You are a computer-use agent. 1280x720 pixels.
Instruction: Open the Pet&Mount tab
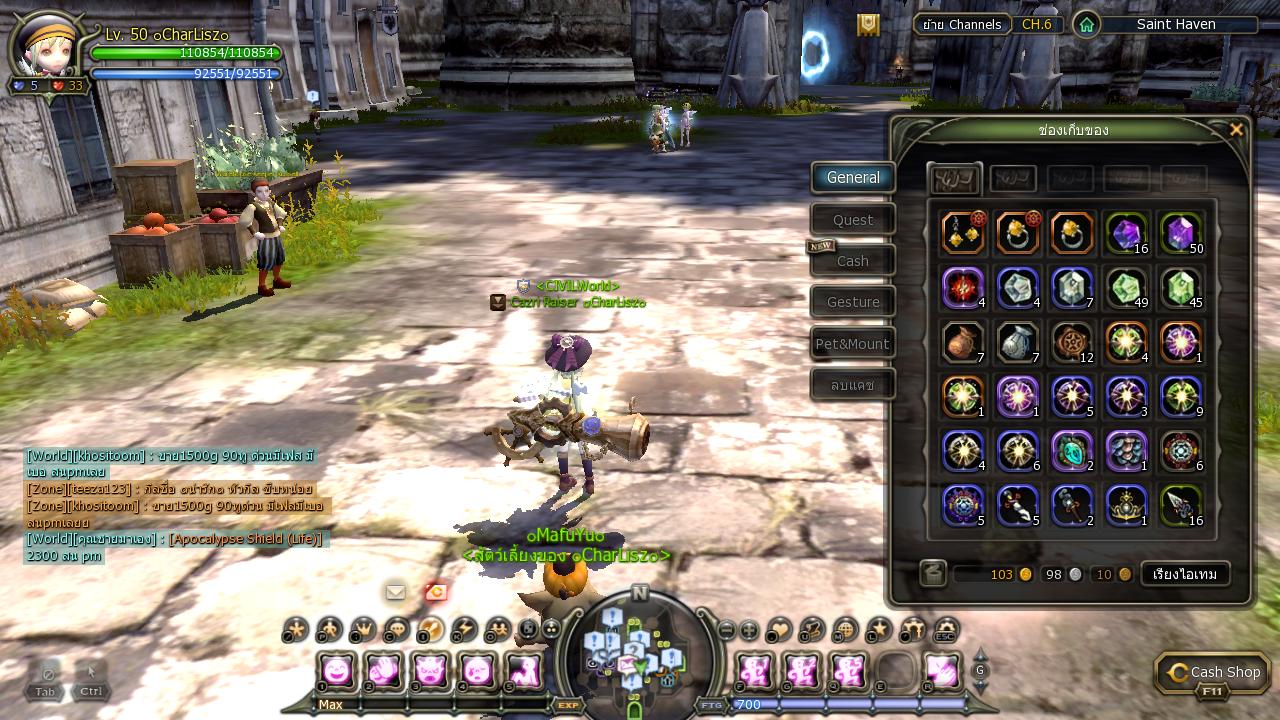(853, 344)
